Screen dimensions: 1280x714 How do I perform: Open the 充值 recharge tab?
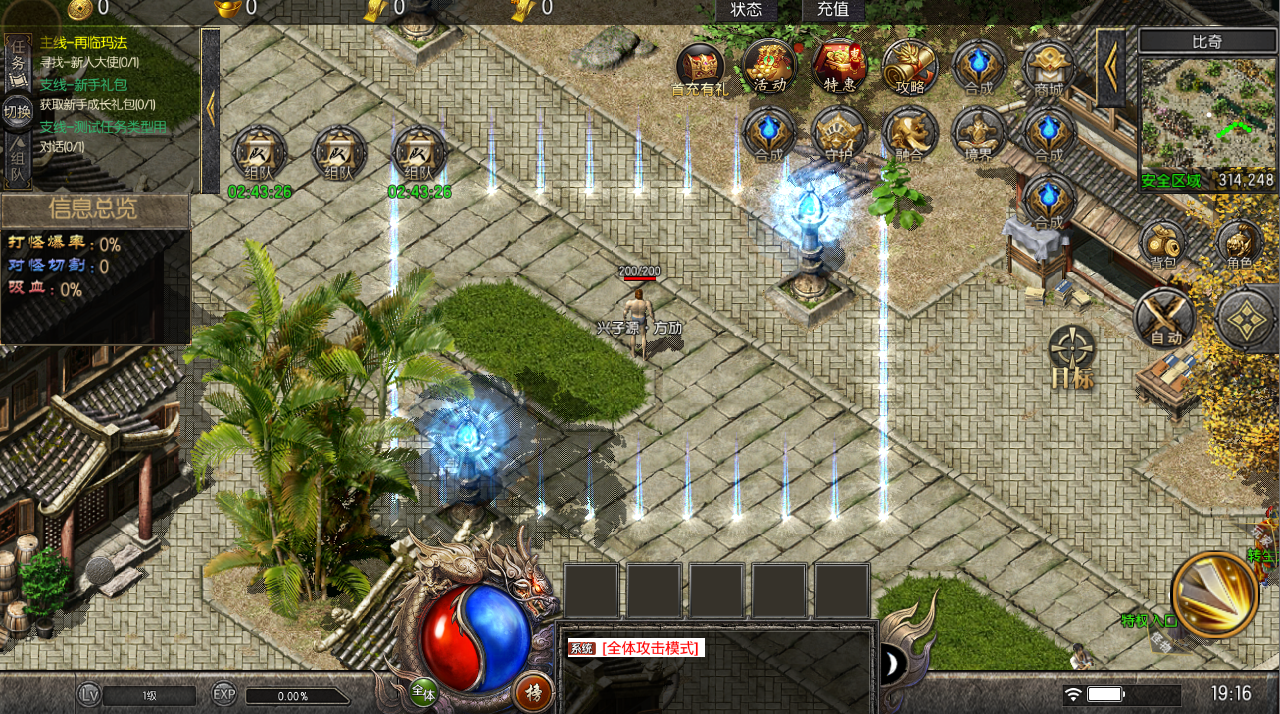(x=833, y=10)
